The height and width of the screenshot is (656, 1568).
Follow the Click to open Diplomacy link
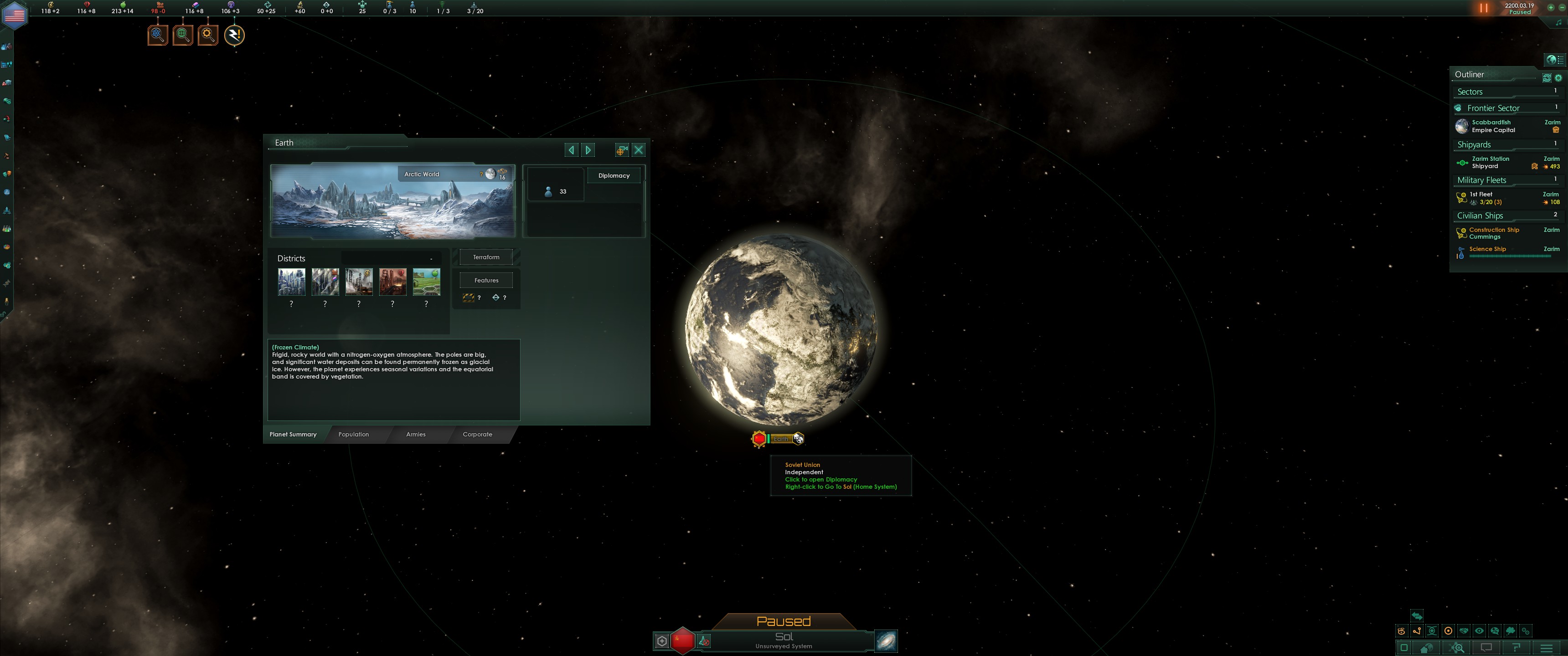(x=820, y=480)
